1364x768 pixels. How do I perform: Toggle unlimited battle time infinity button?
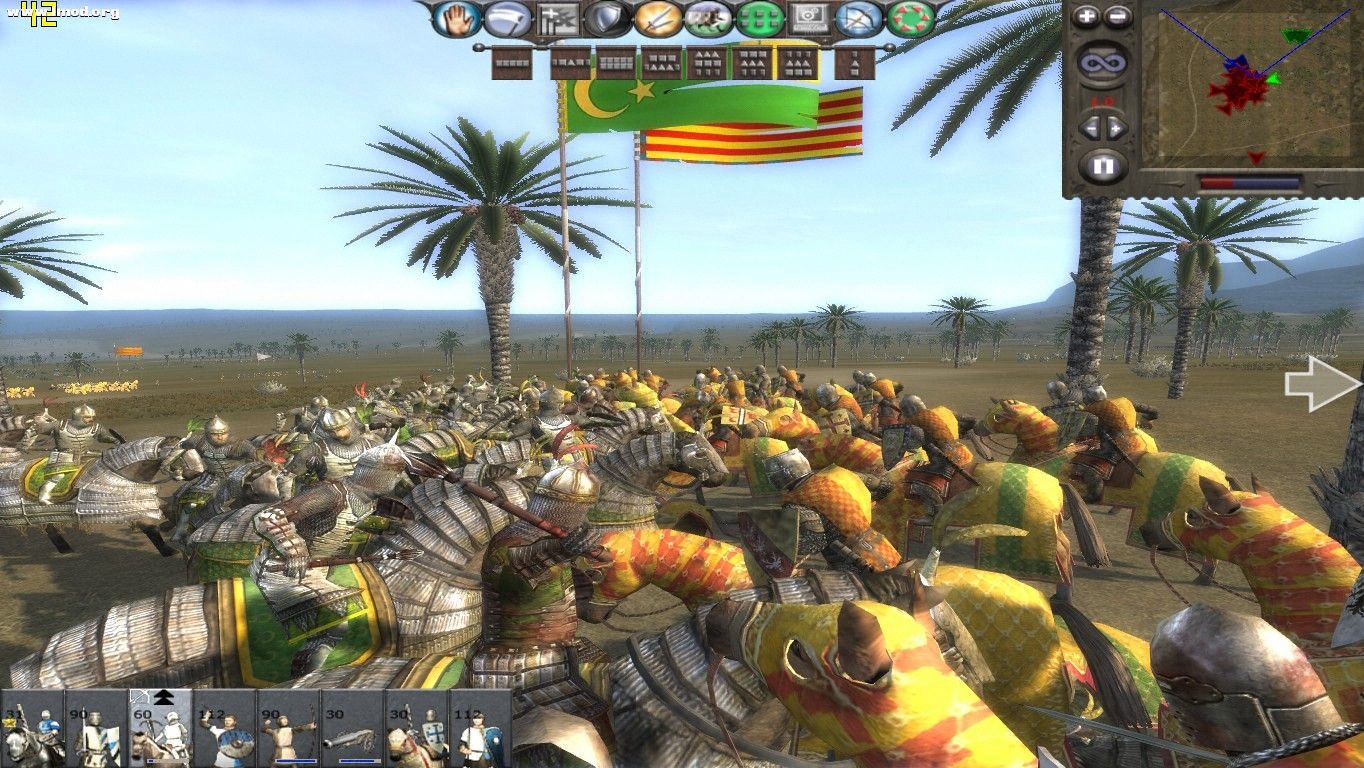click(x=1105, y=62)
